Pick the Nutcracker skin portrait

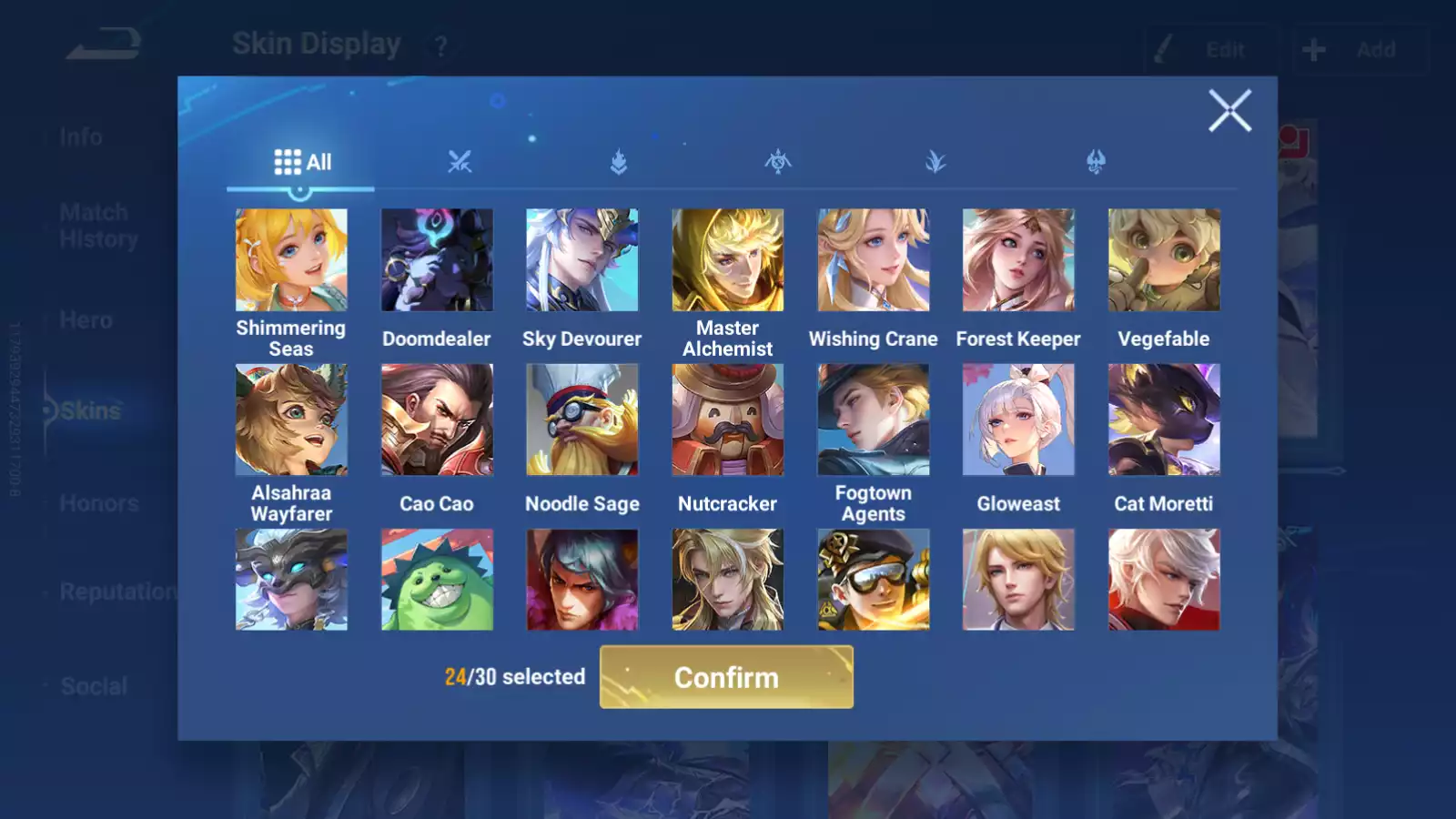click(x=727, y=420)
